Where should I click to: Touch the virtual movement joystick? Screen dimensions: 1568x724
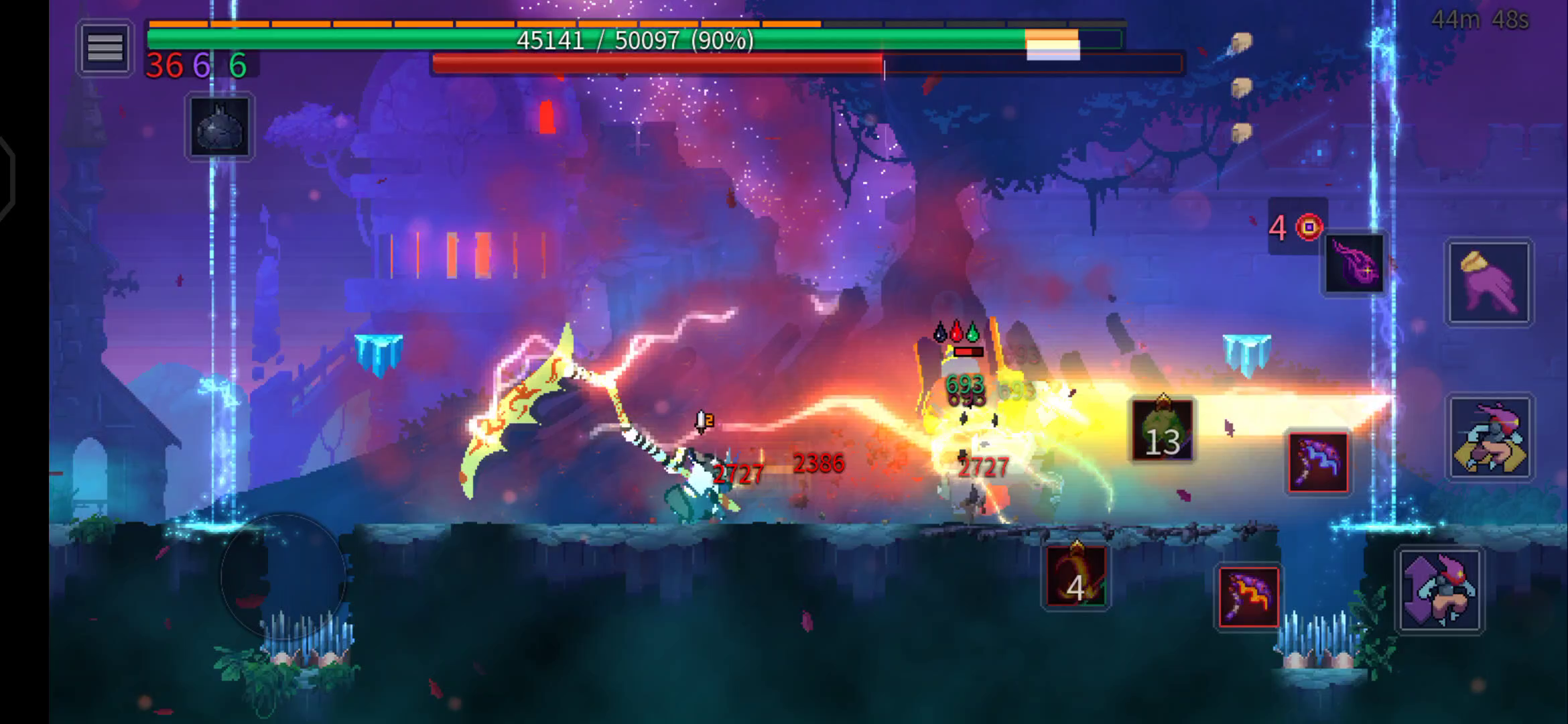283,576
